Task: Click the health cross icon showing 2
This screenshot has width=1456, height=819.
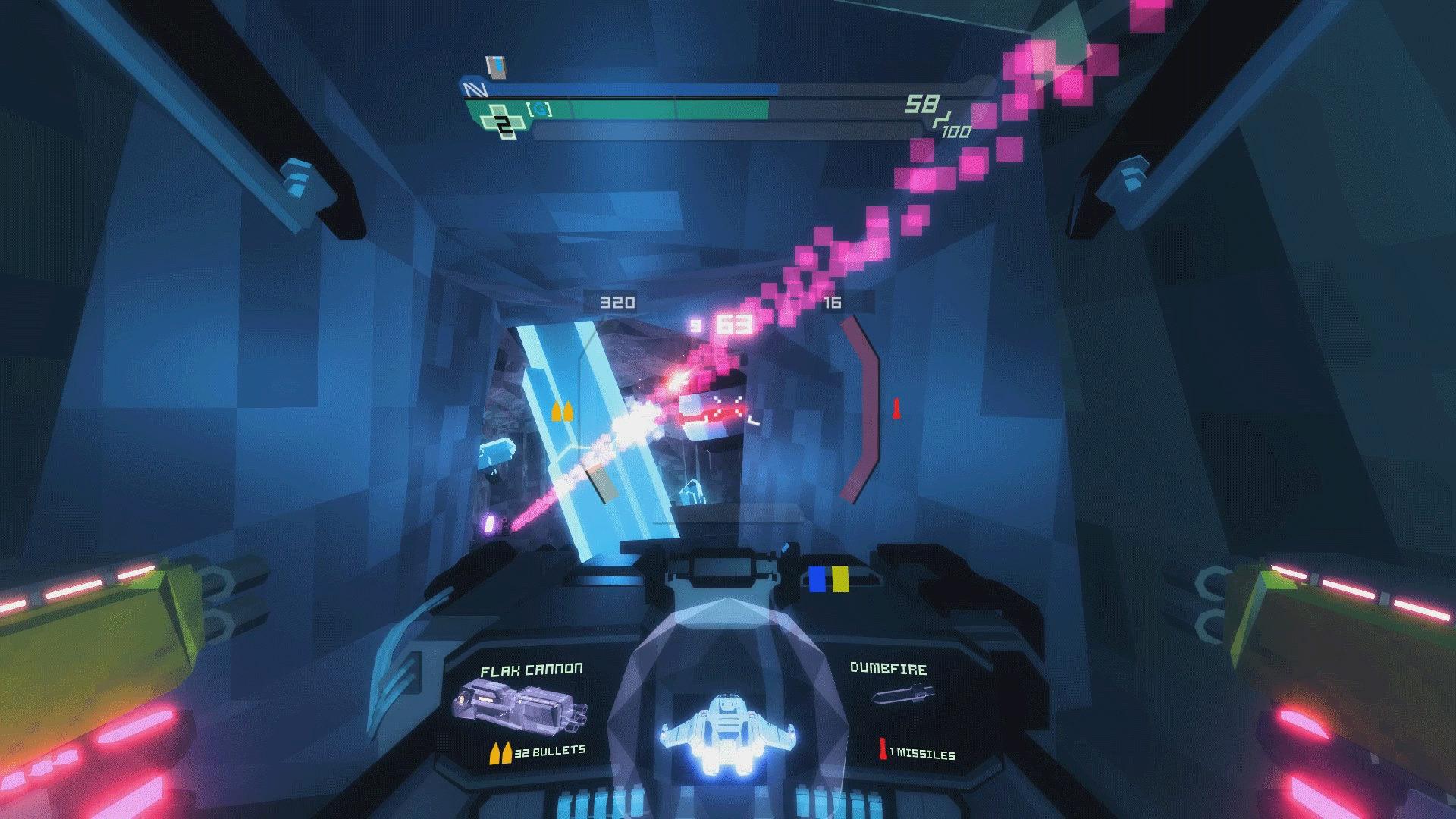Action: click(x=502, y=121)
